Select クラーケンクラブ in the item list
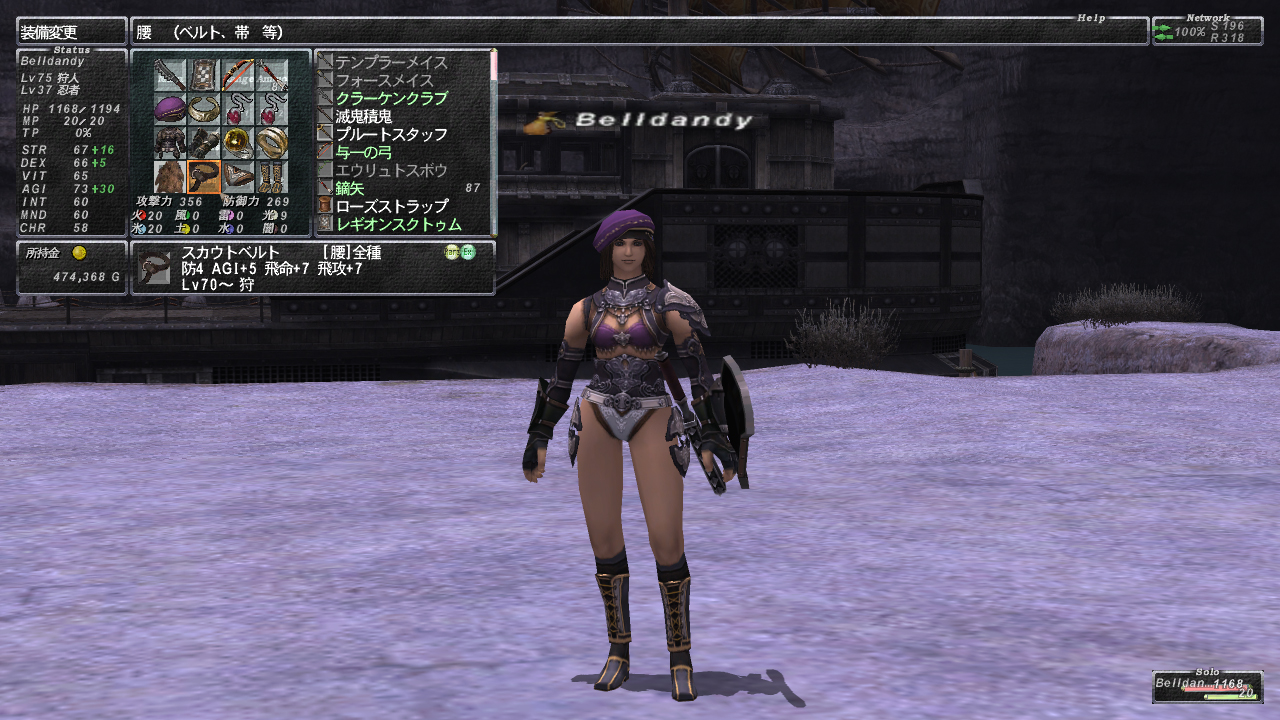The width and height of the screenshot is (1280, 720). click(x=391, y=99)
